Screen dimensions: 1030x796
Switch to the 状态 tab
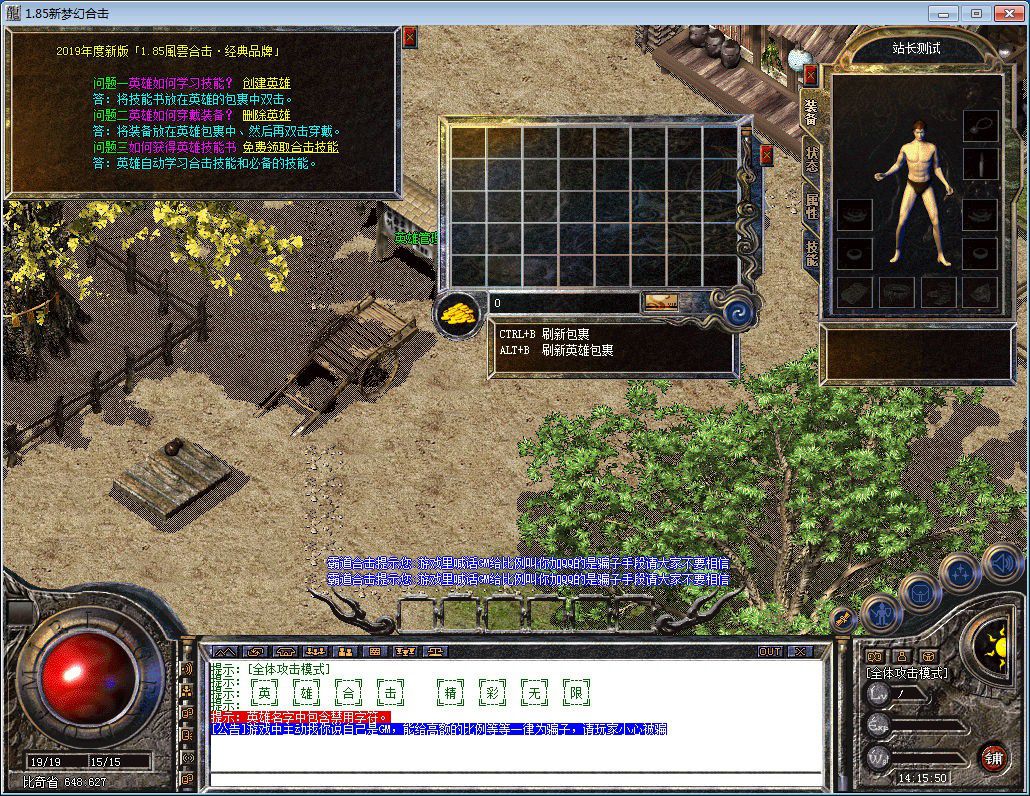811,161
